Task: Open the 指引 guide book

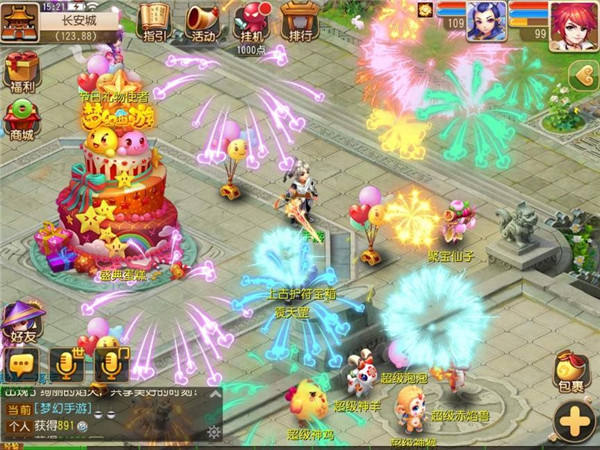Action: (155, 22)
